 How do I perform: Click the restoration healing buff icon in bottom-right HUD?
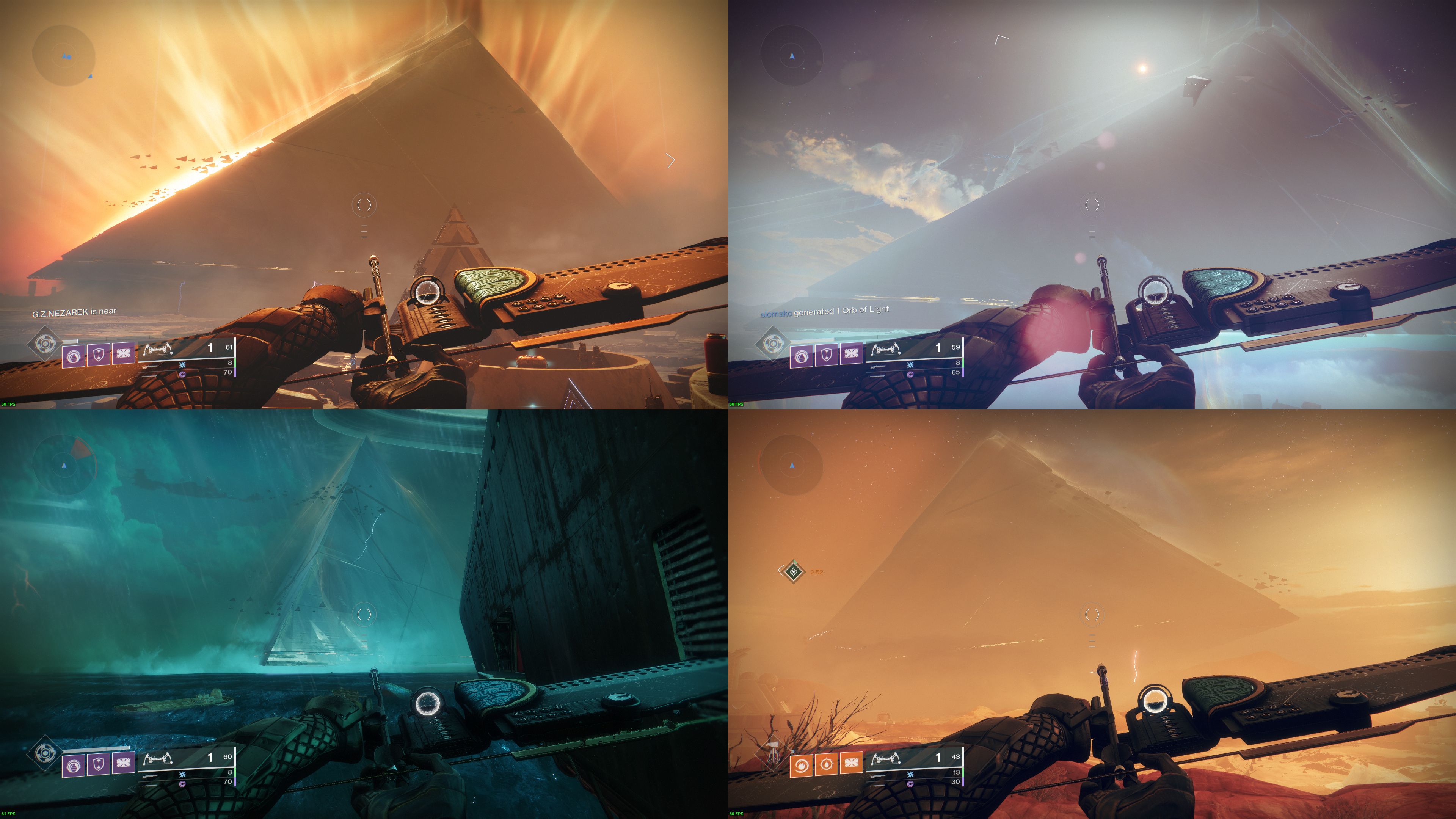(827, 764)
